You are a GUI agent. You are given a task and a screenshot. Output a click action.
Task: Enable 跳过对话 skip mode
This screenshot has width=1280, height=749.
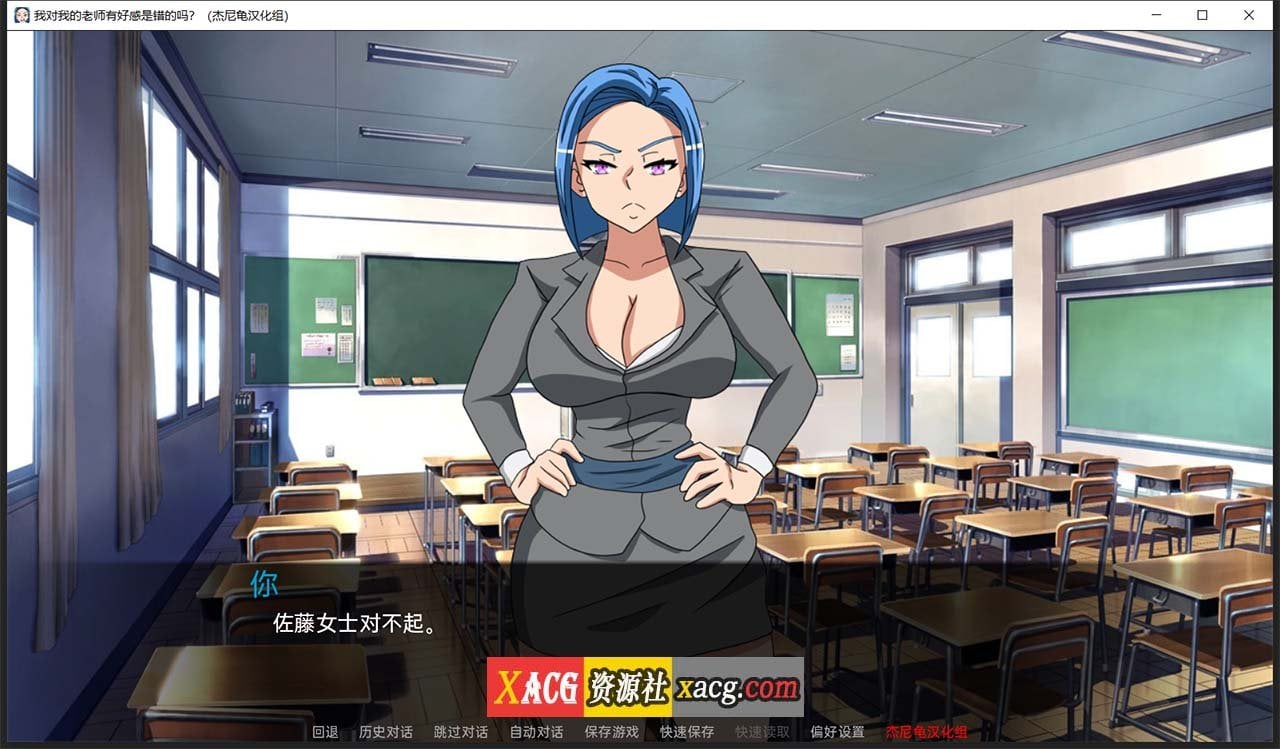coord(459,731)
